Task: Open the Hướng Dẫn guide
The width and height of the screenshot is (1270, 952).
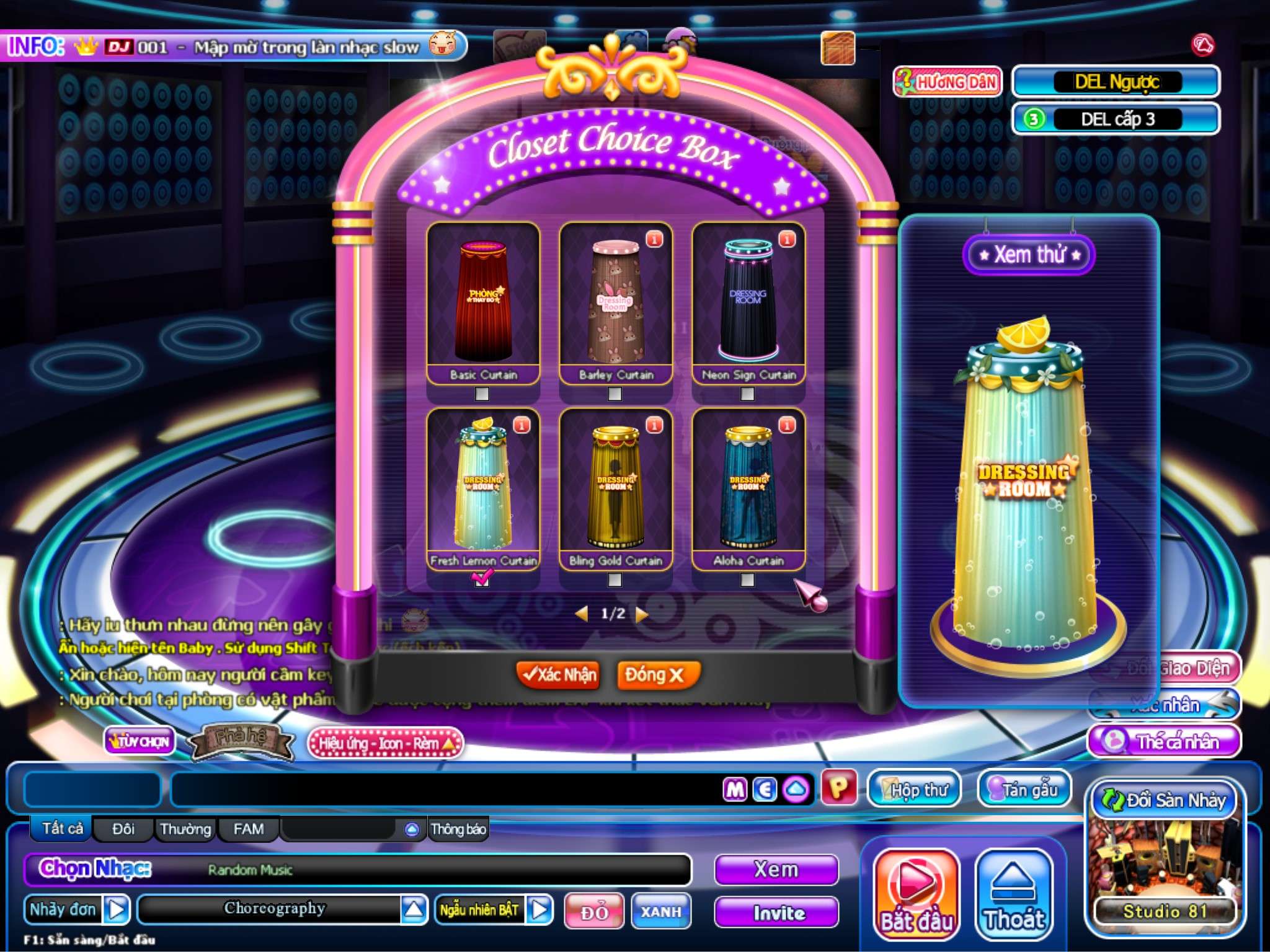Action: click(x=948, y=82)
